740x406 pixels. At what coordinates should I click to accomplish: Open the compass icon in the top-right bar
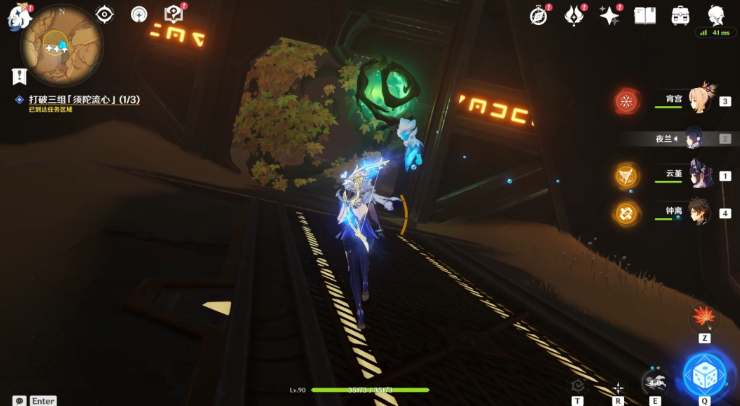pyautogui.click(x=540, y=15)
